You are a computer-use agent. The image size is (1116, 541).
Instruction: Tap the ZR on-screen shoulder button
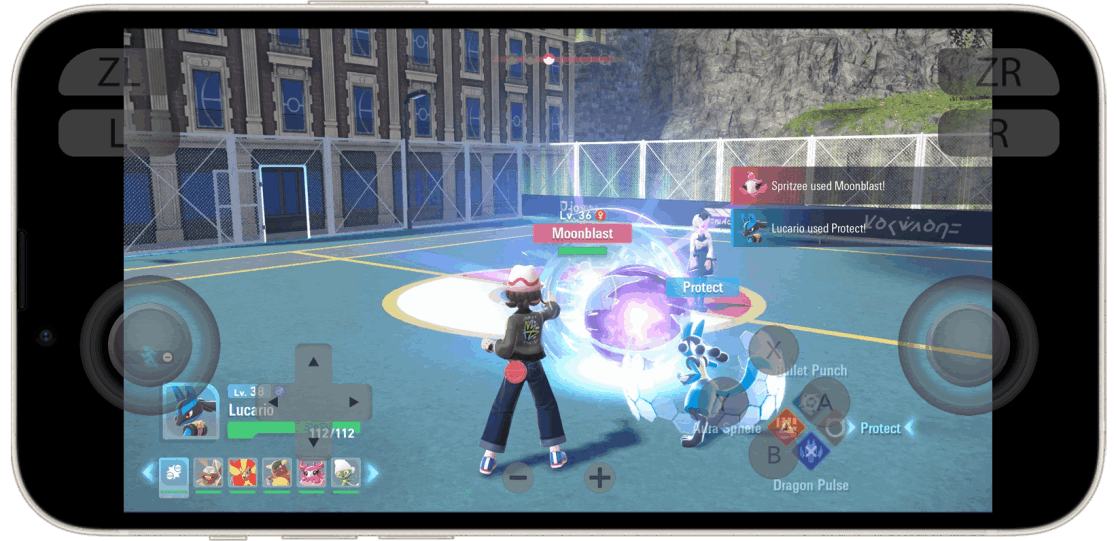tap(998, 73)
